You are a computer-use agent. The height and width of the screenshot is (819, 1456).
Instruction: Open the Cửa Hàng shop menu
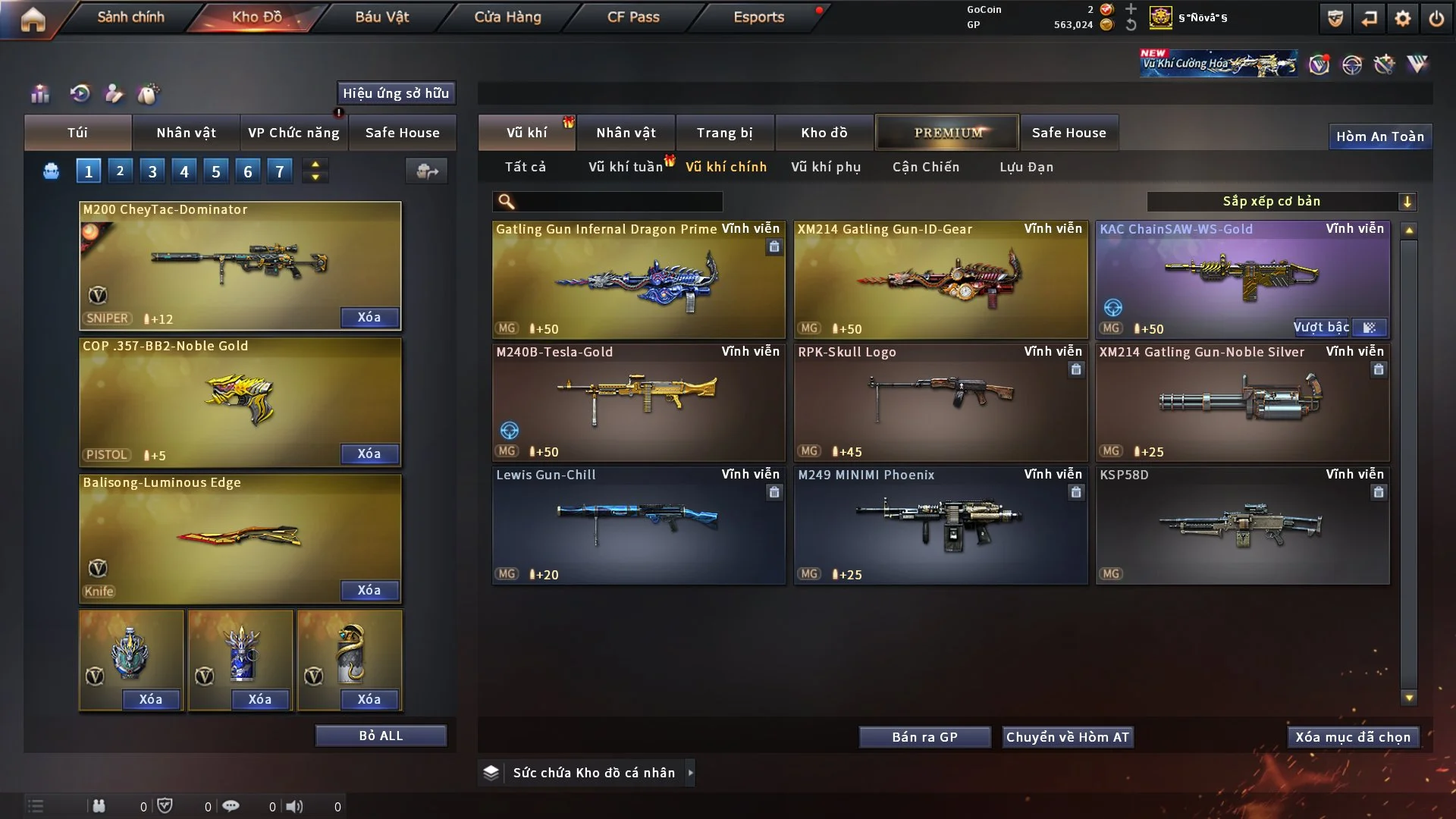pos(507,17)
